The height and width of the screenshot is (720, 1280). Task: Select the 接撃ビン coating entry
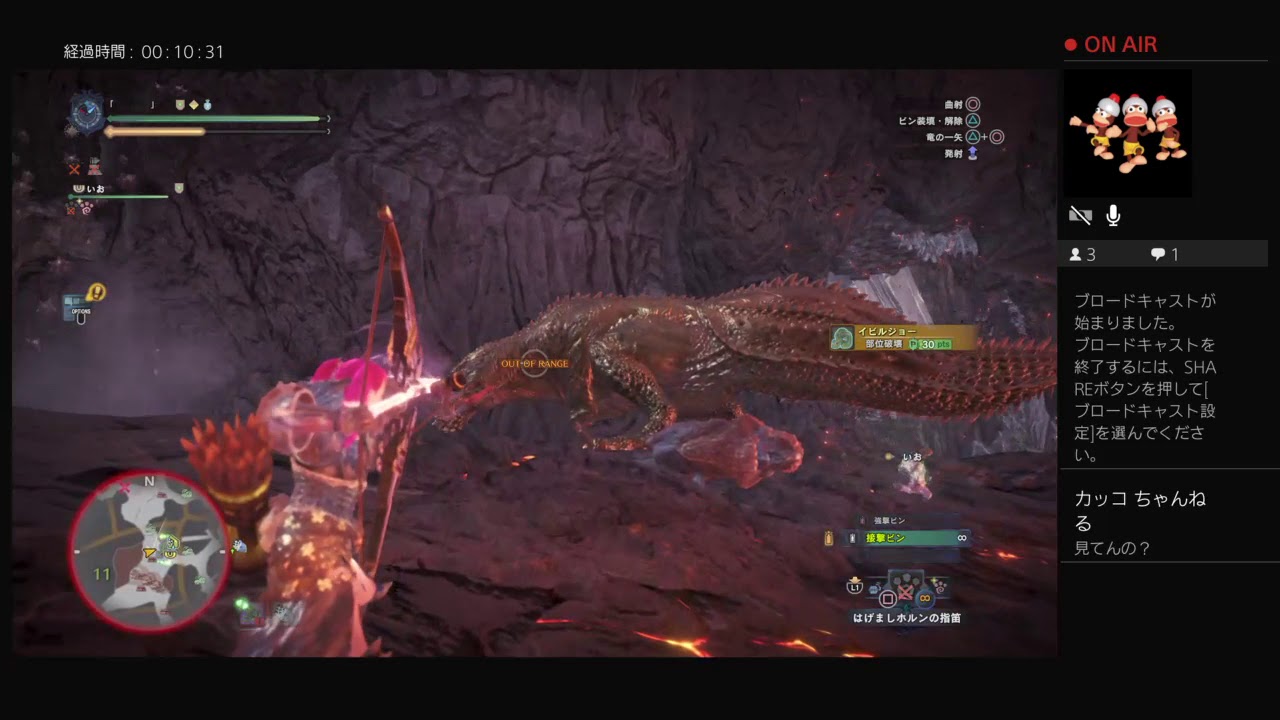906,538
